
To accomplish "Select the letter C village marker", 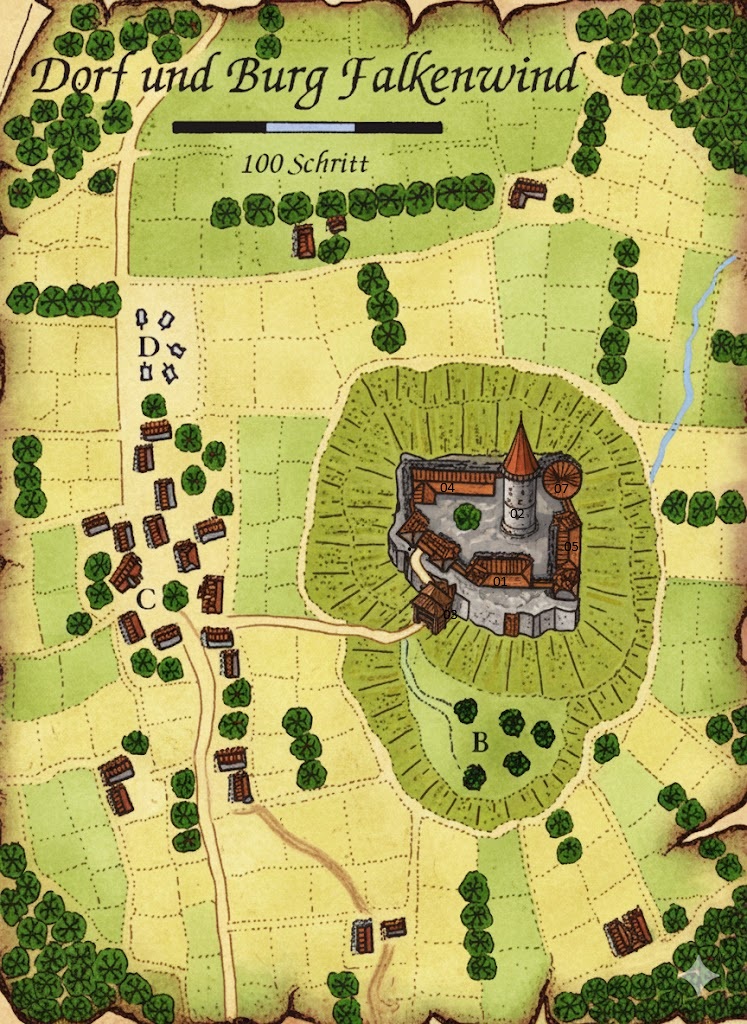I will [146, 600].
